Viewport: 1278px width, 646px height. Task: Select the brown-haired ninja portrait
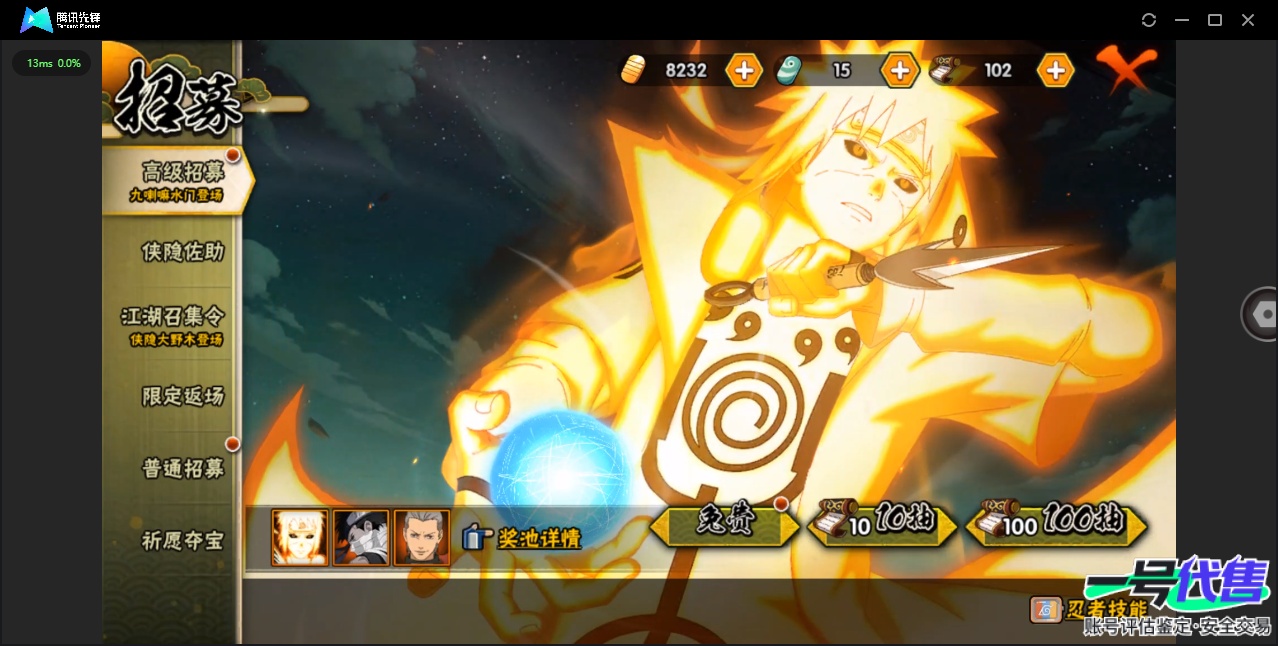tap(421, 537)
